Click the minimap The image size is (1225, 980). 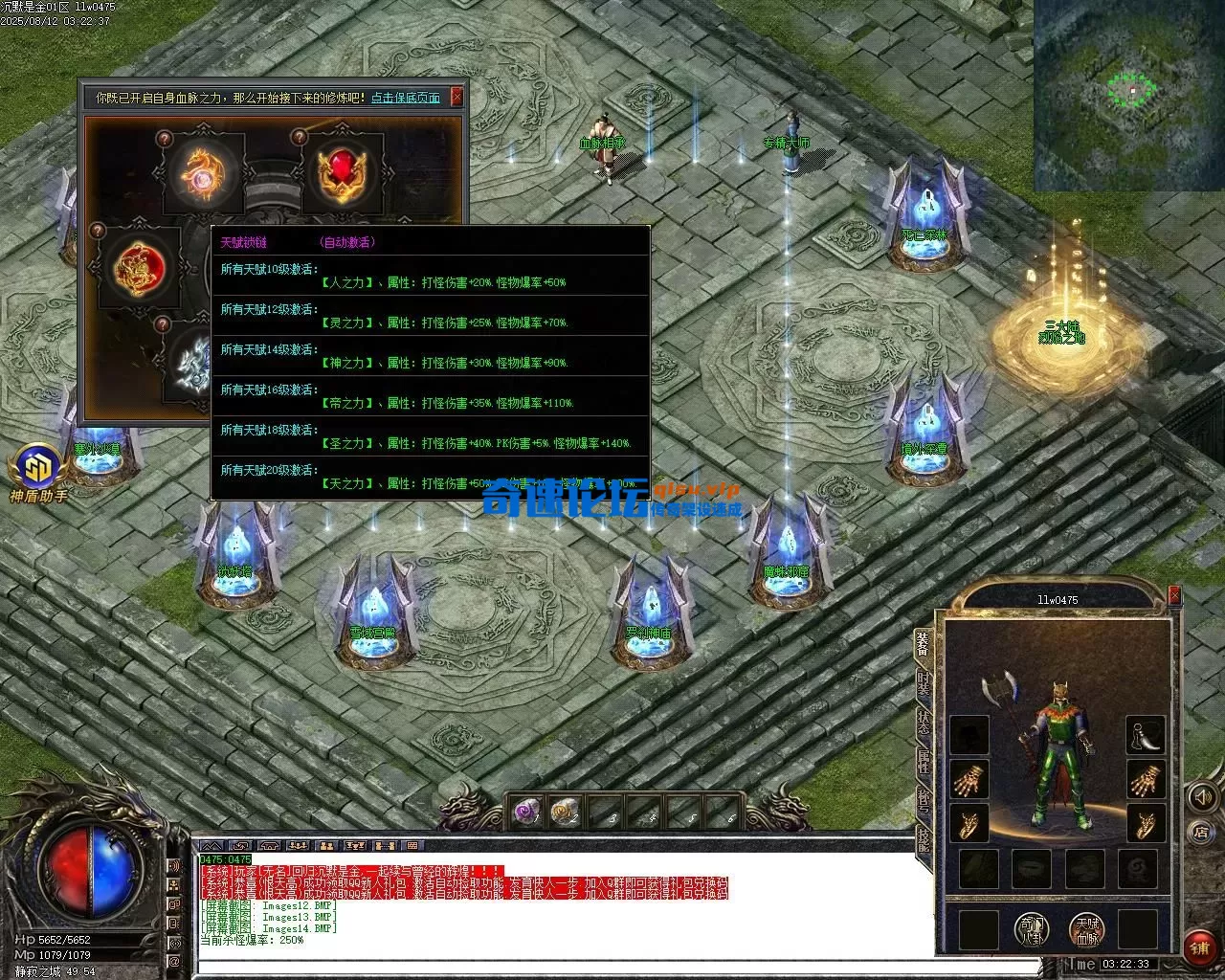pyautogui.click(x=1128, y=94)
